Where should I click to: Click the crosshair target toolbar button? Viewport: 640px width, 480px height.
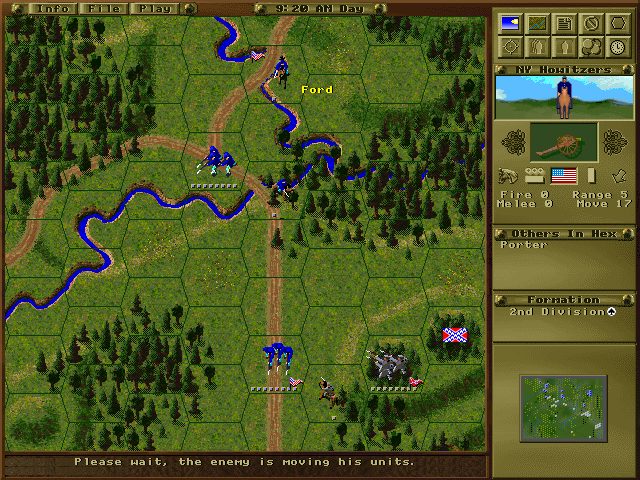click(x=510, y=46)
